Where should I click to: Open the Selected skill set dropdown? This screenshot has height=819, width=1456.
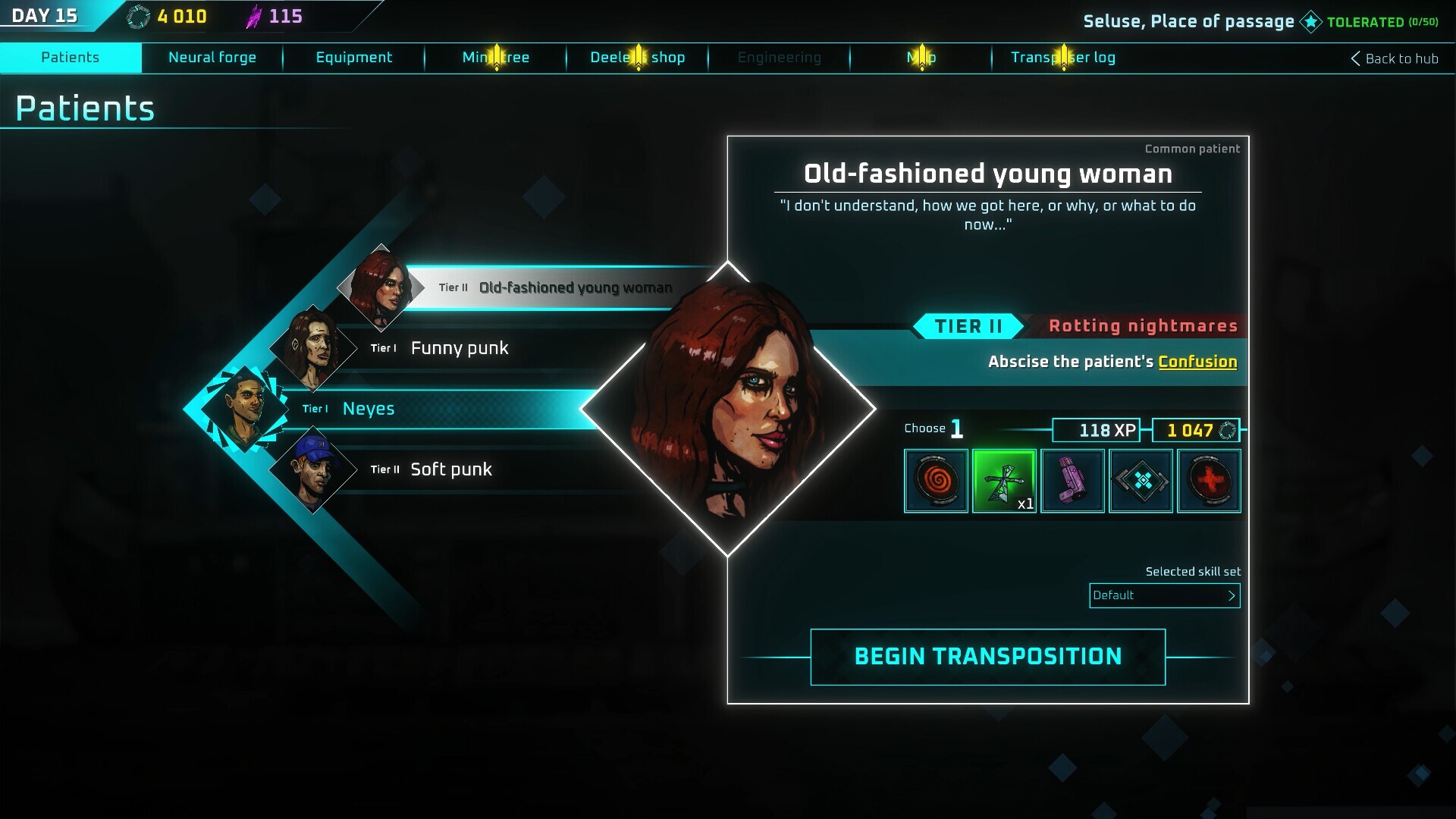click(x=1164, y=595)
